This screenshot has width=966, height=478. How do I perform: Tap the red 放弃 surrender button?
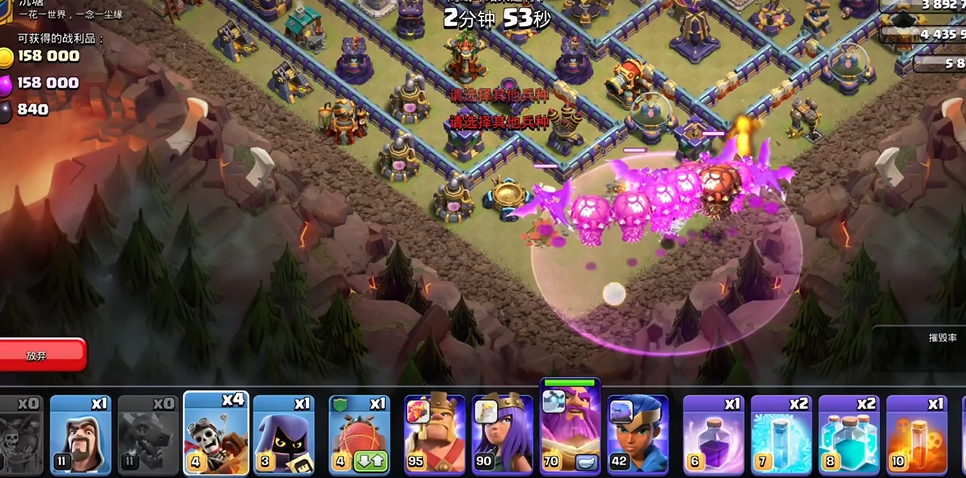tap(40, 355)
